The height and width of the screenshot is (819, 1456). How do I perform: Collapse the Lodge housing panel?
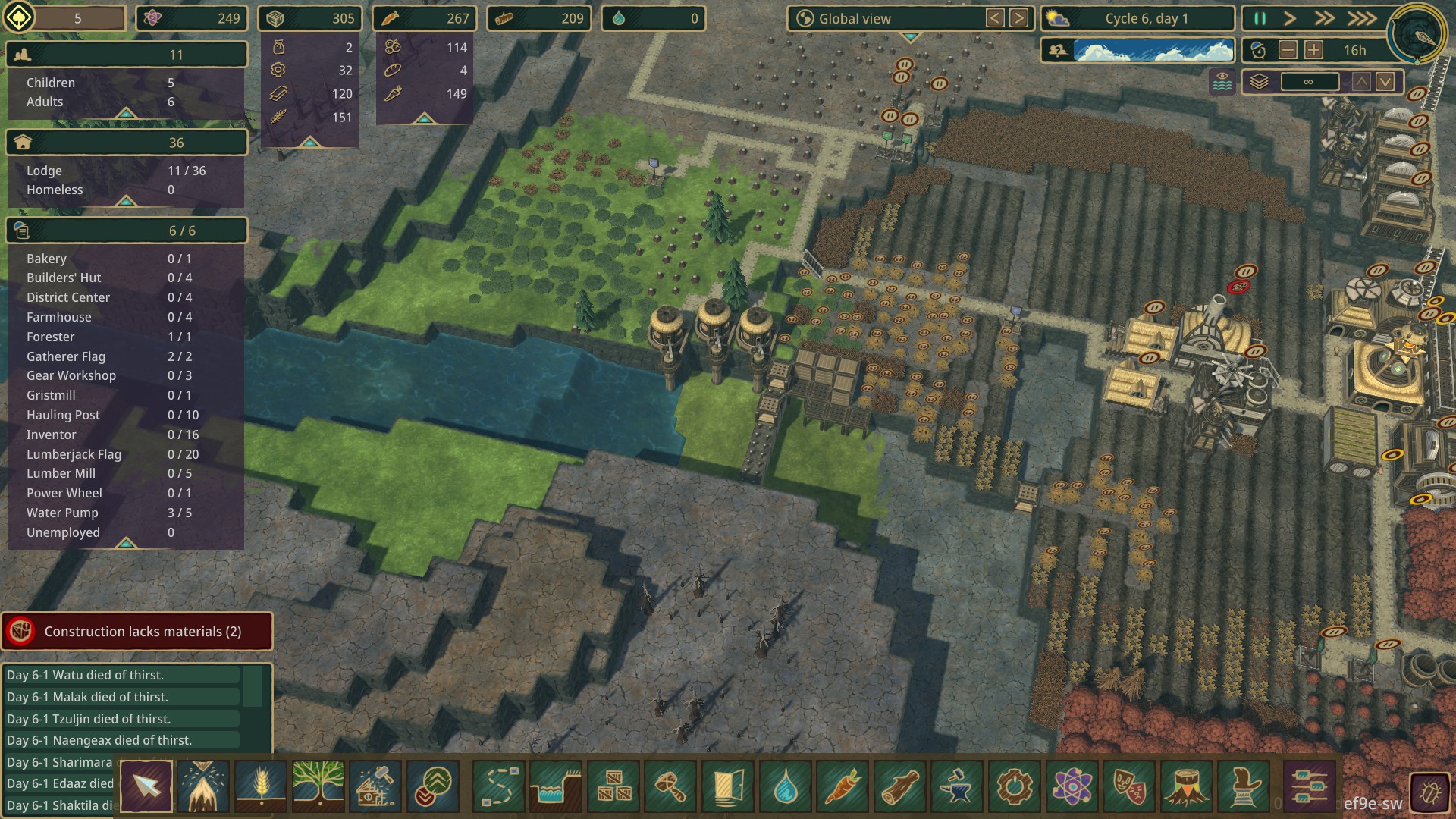click(x=126, y=201)
